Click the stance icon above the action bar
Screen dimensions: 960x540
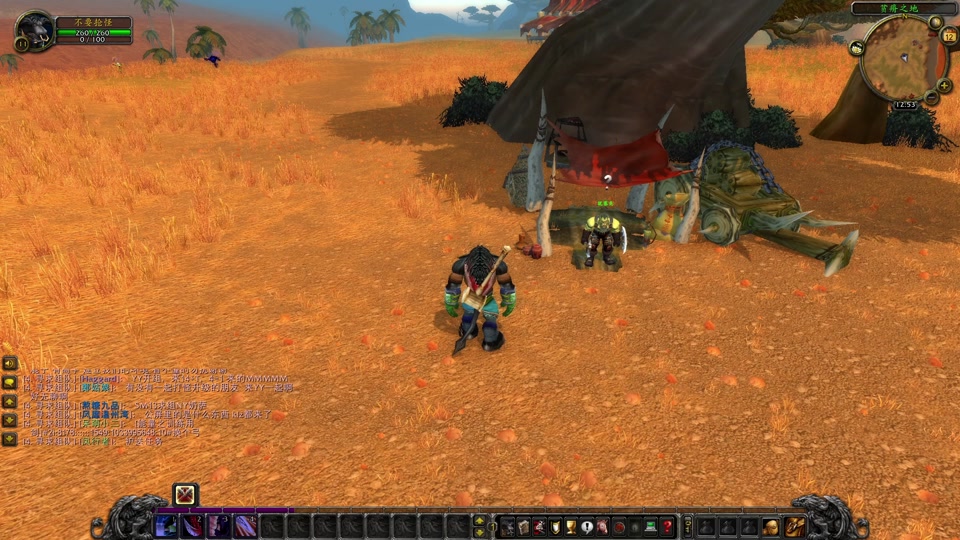click(185, 494)
